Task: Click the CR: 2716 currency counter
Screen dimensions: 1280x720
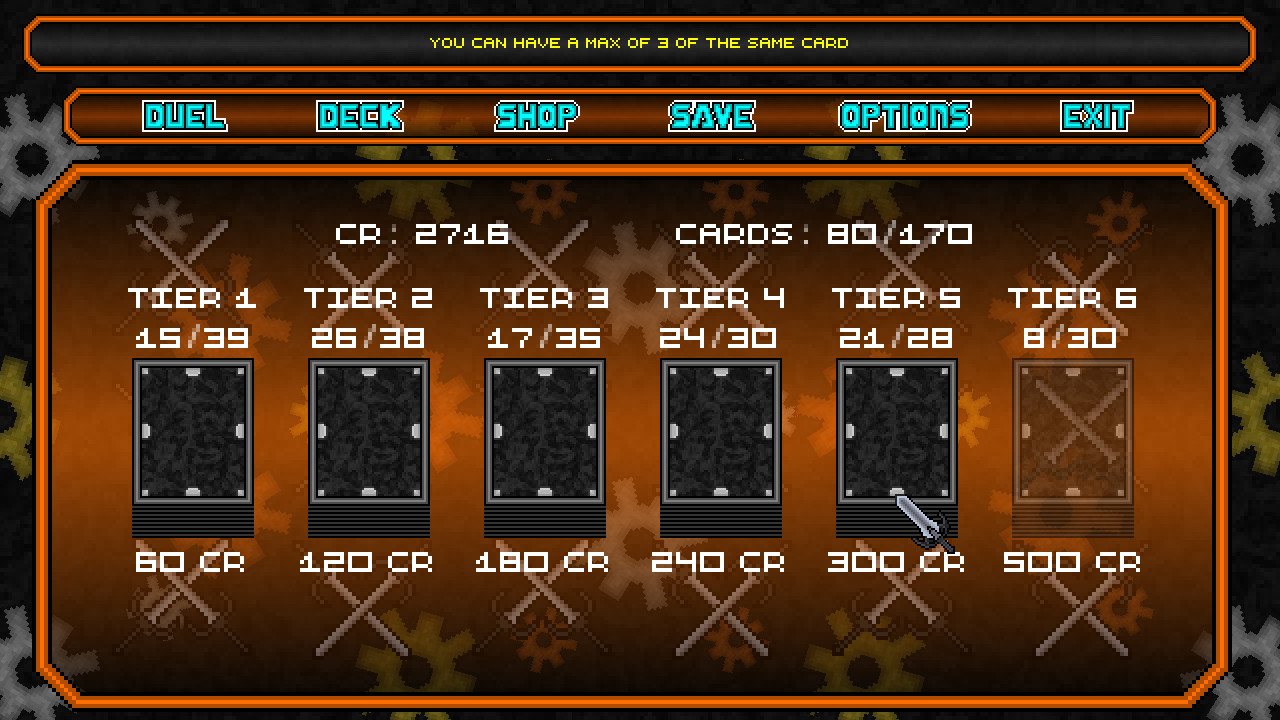Action: coord(424,232)
